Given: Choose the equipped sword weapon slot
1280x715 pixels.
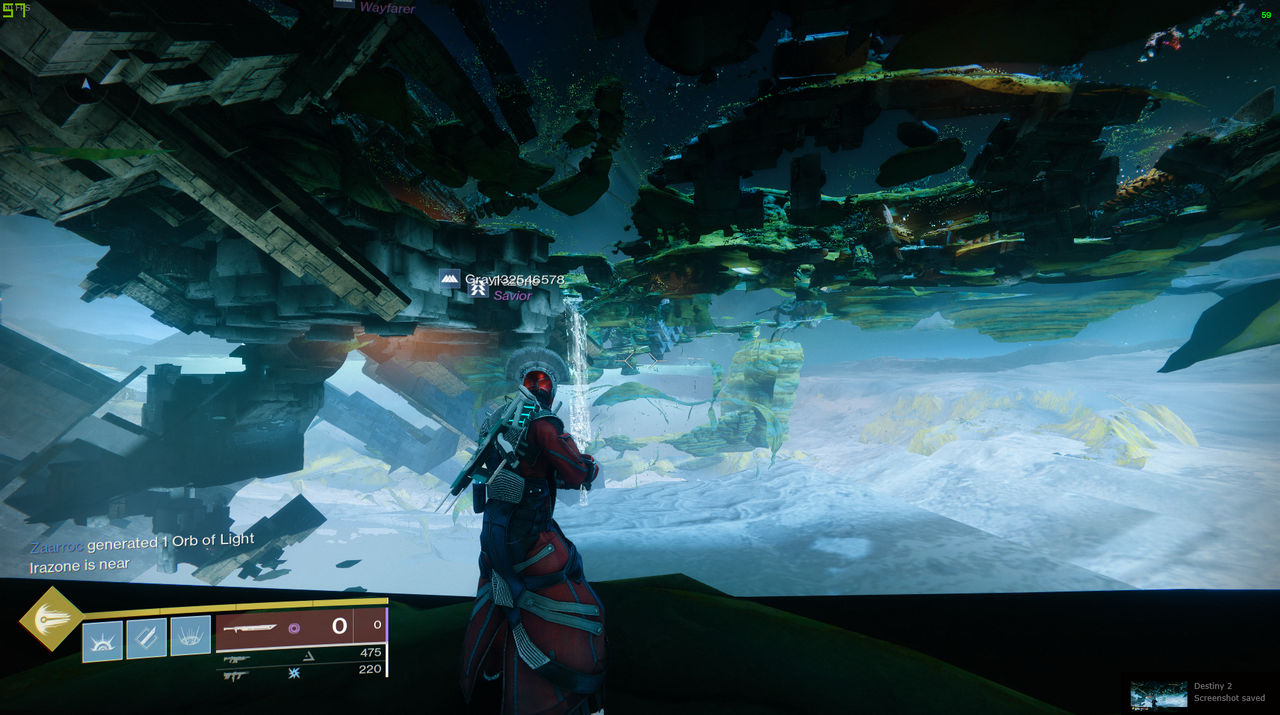Looking at the screenshot, I should pyautogui.click(x=300, y=627).
